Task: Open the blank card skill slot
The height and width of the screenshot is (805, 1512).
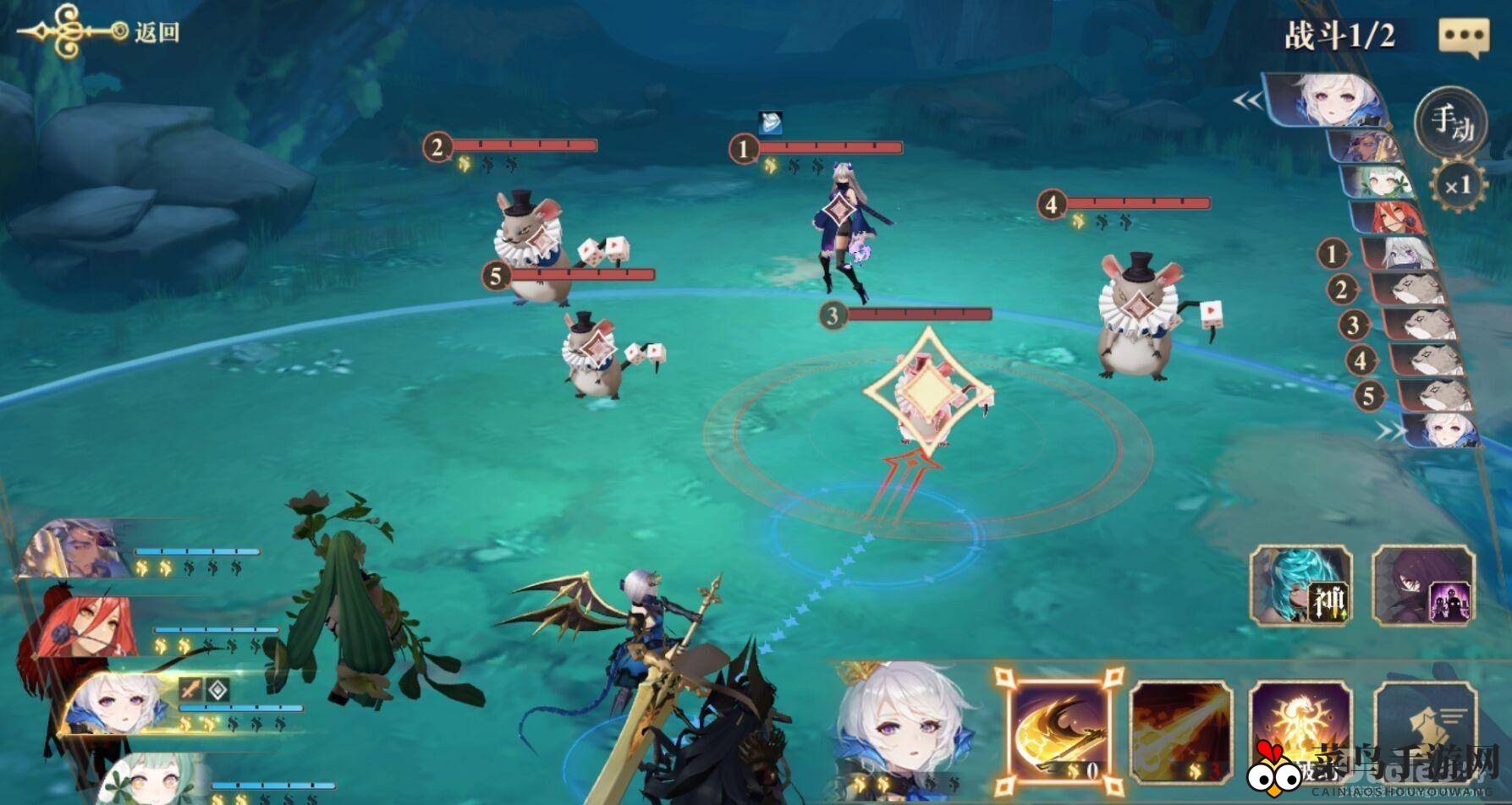Action: point(1425,732)
